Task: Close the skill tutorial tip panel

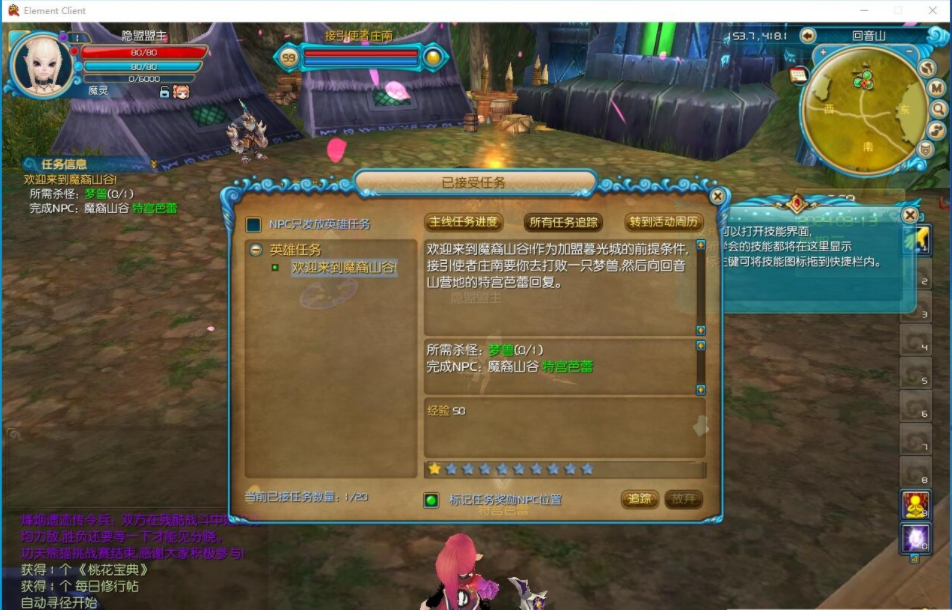Action: (x=909, y=215)
